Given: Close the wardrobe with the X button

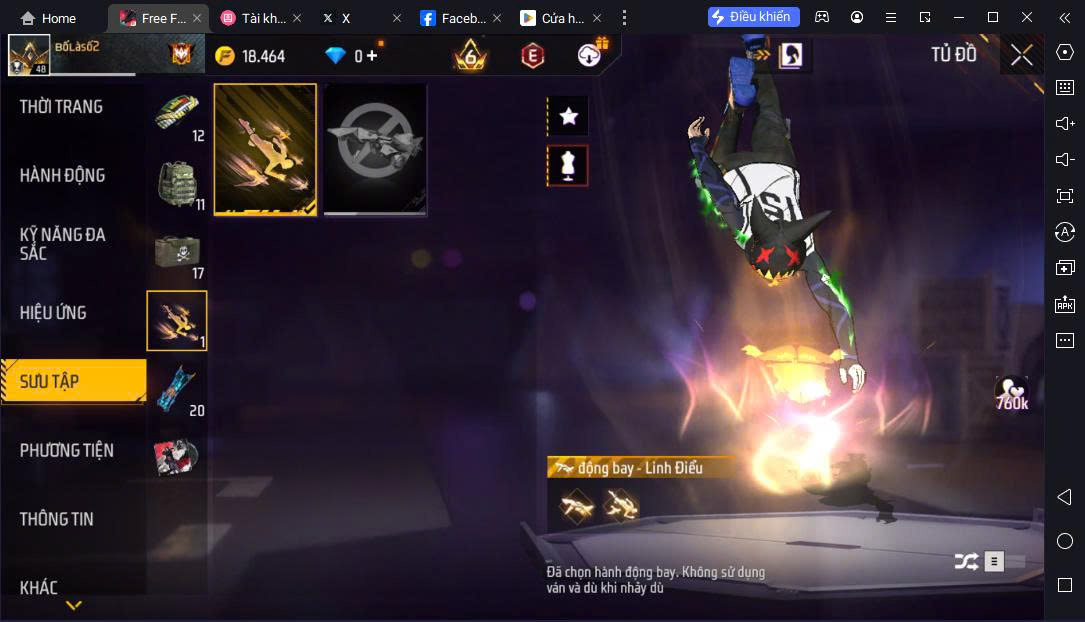Looking at the screenshot, I should pyautogui.click(x=1021, y=55).
